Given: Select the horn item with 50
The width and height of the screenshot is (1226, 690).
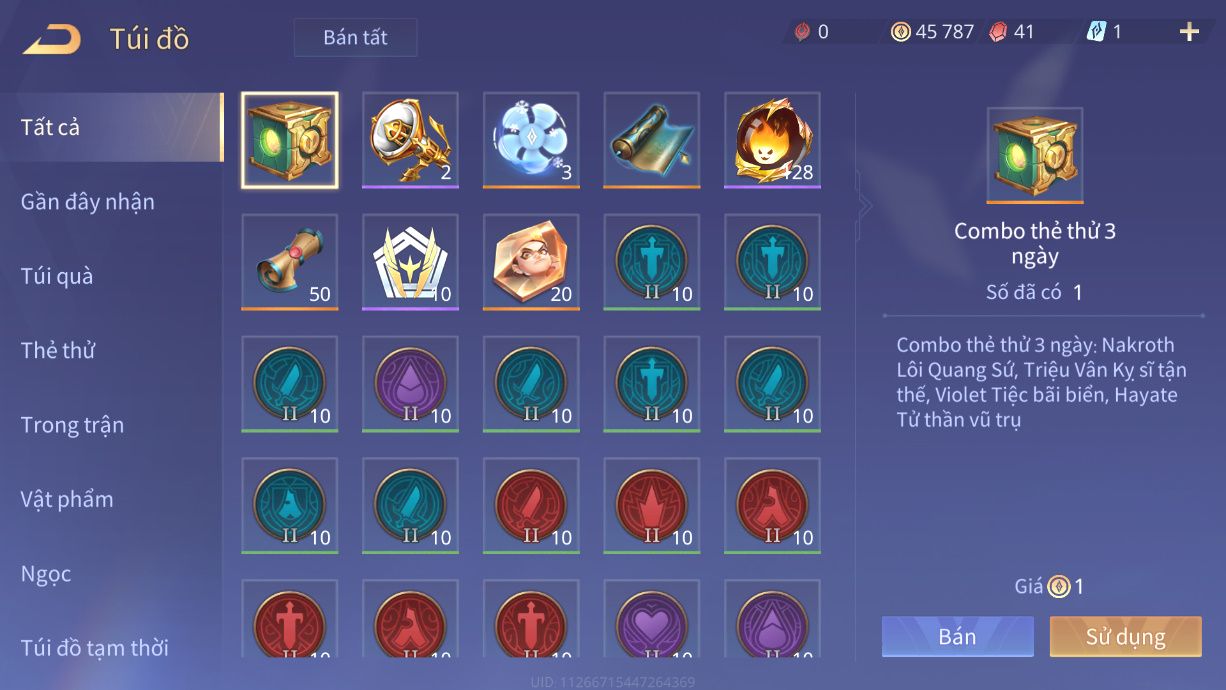Looking at the screenshot, I should [290, 261].
